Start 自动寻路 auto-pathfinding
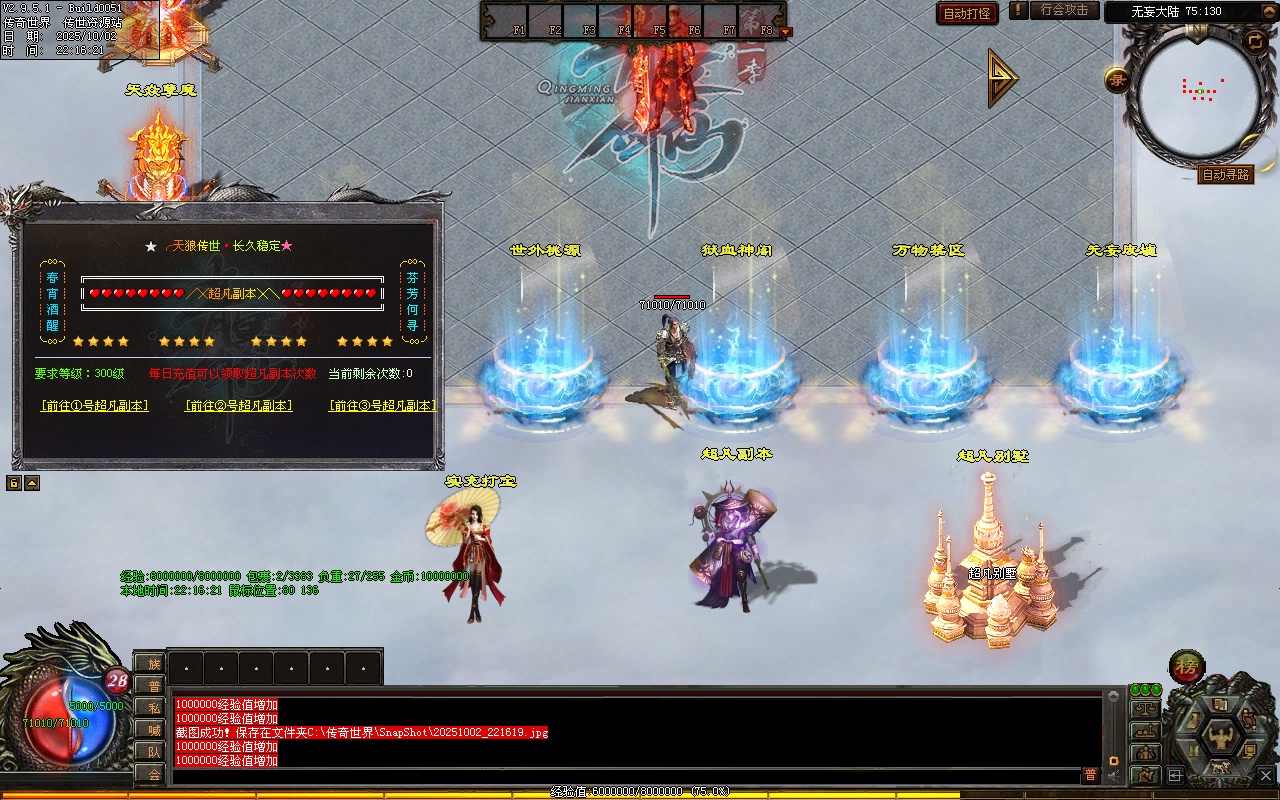 pos(1225,175)
